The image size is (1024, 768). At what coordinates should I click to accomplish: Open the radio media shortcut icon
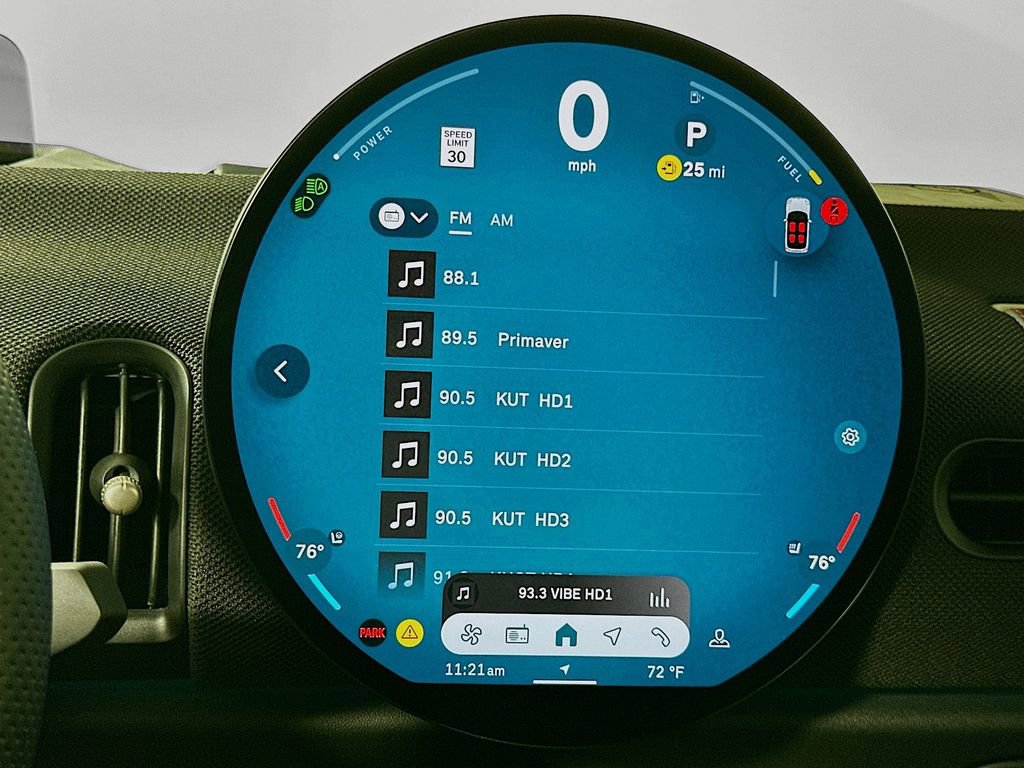[x=517, y=635]
